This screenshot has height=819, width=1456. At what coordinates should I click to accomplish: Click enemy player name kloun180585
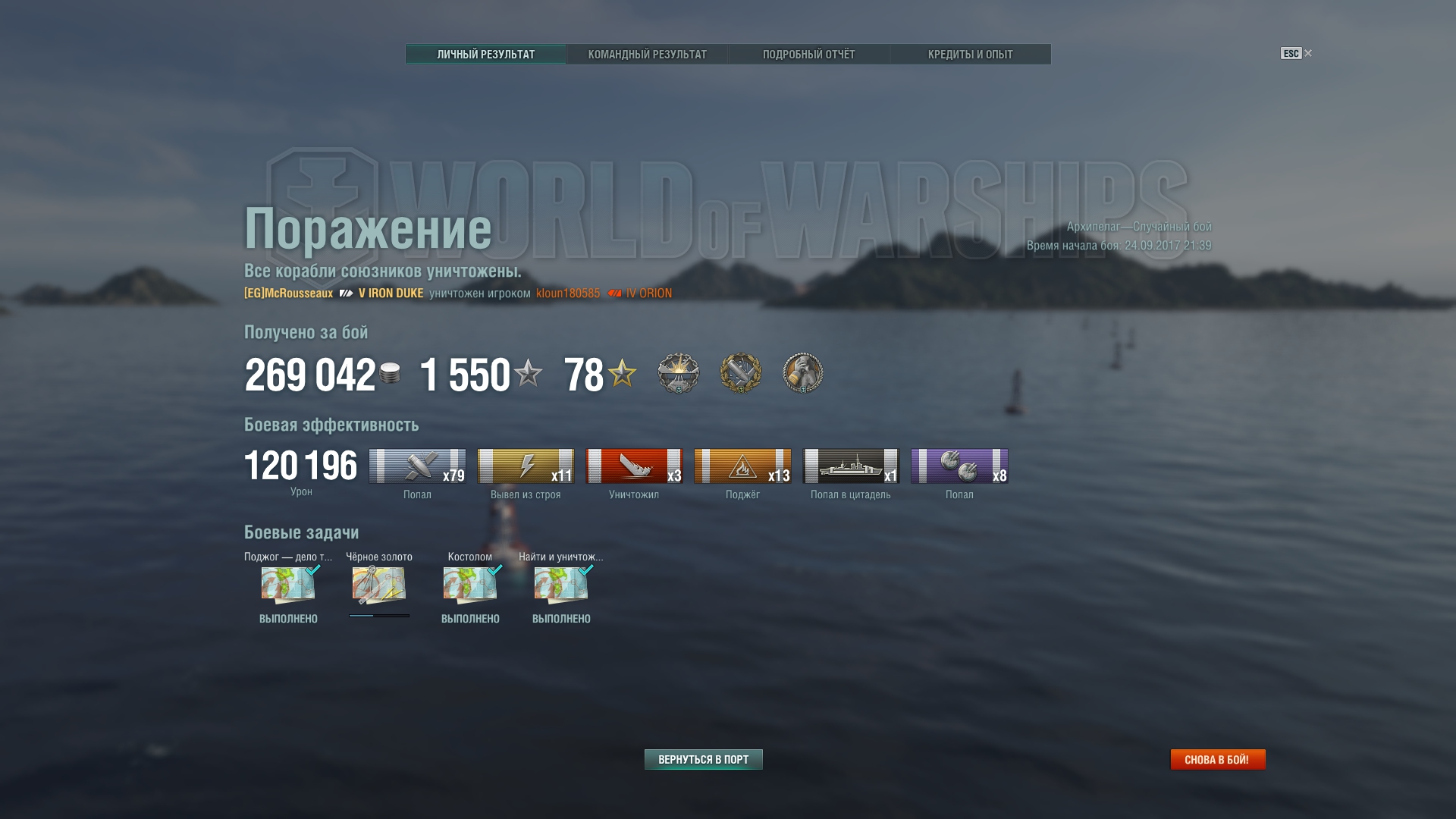tap(567, 293)
